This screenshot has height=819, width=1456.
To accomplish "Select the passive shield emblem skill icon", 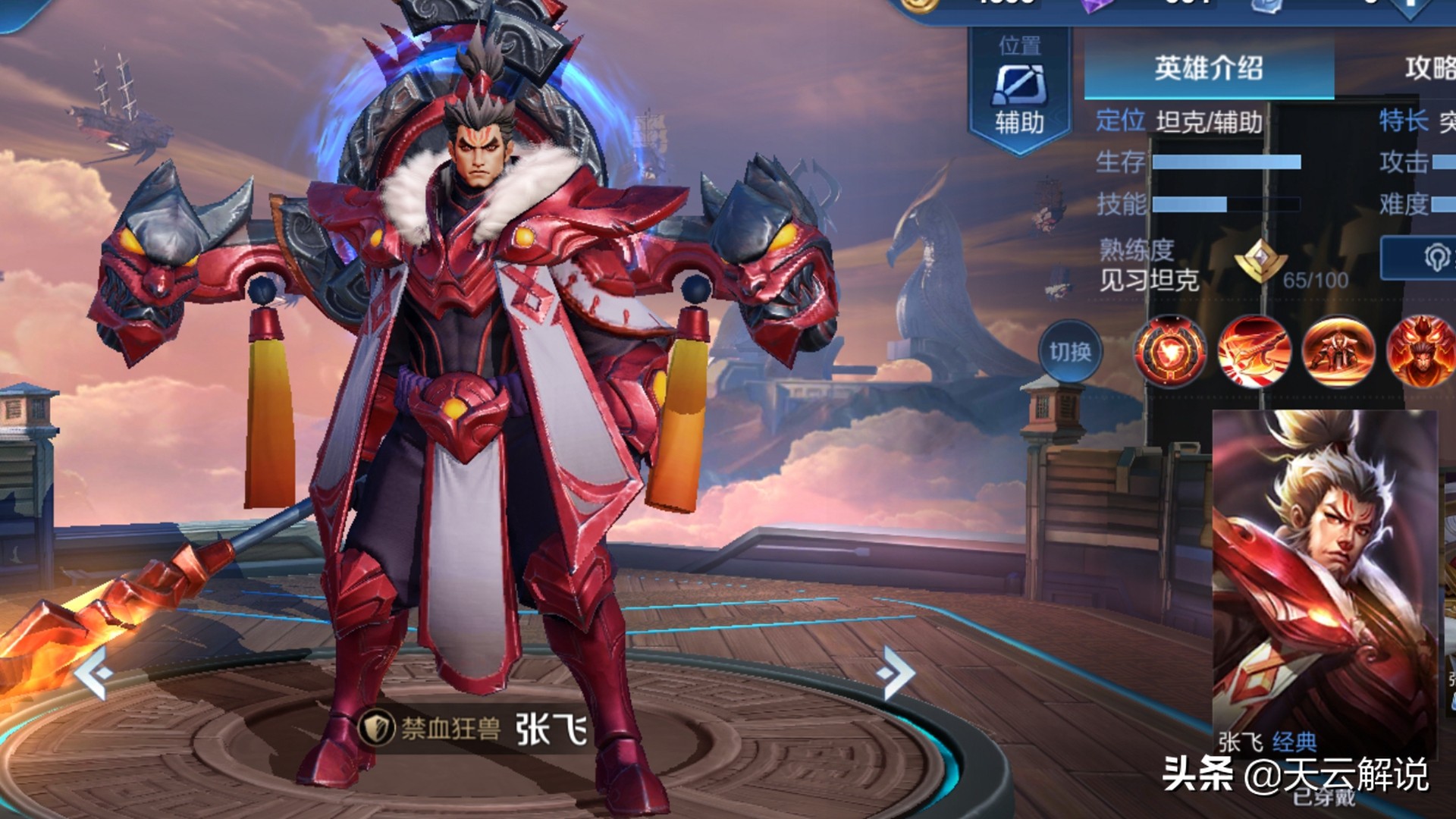I will (1169, 352).
